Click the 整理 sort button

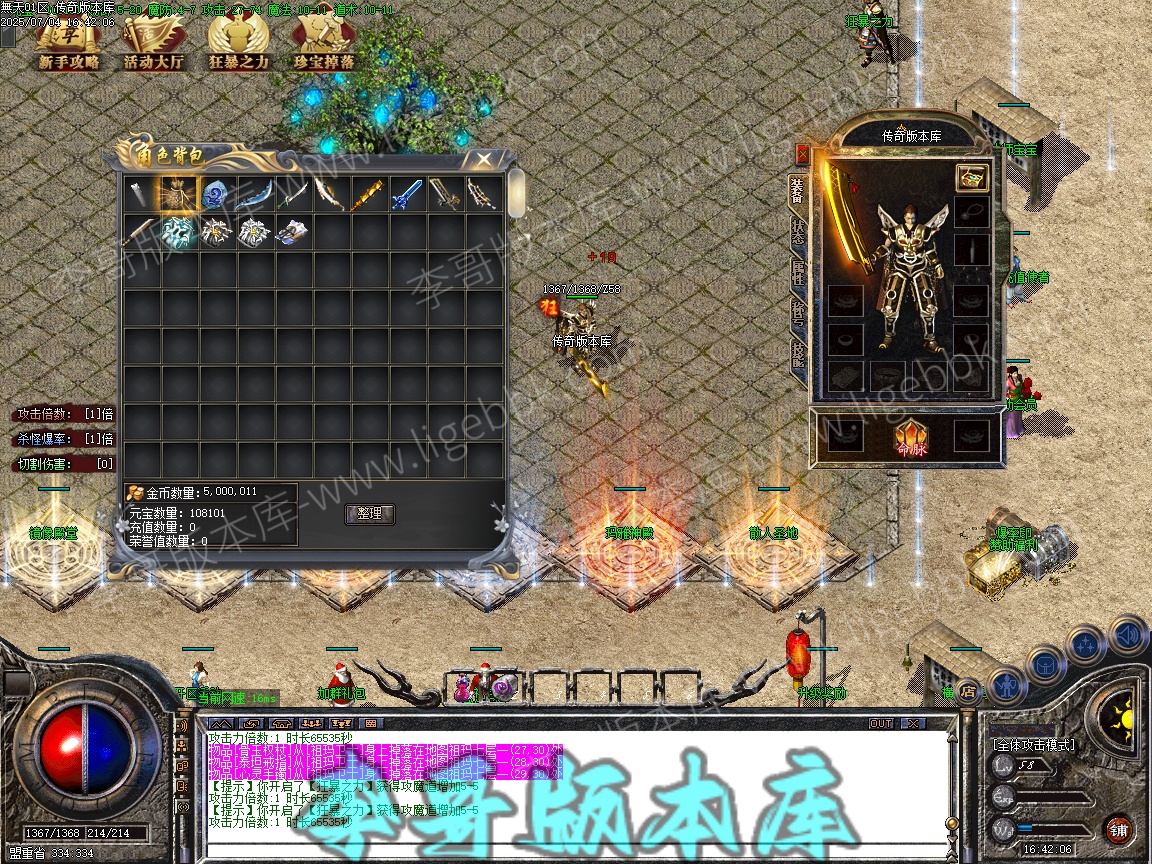click(x=369, y=514)
